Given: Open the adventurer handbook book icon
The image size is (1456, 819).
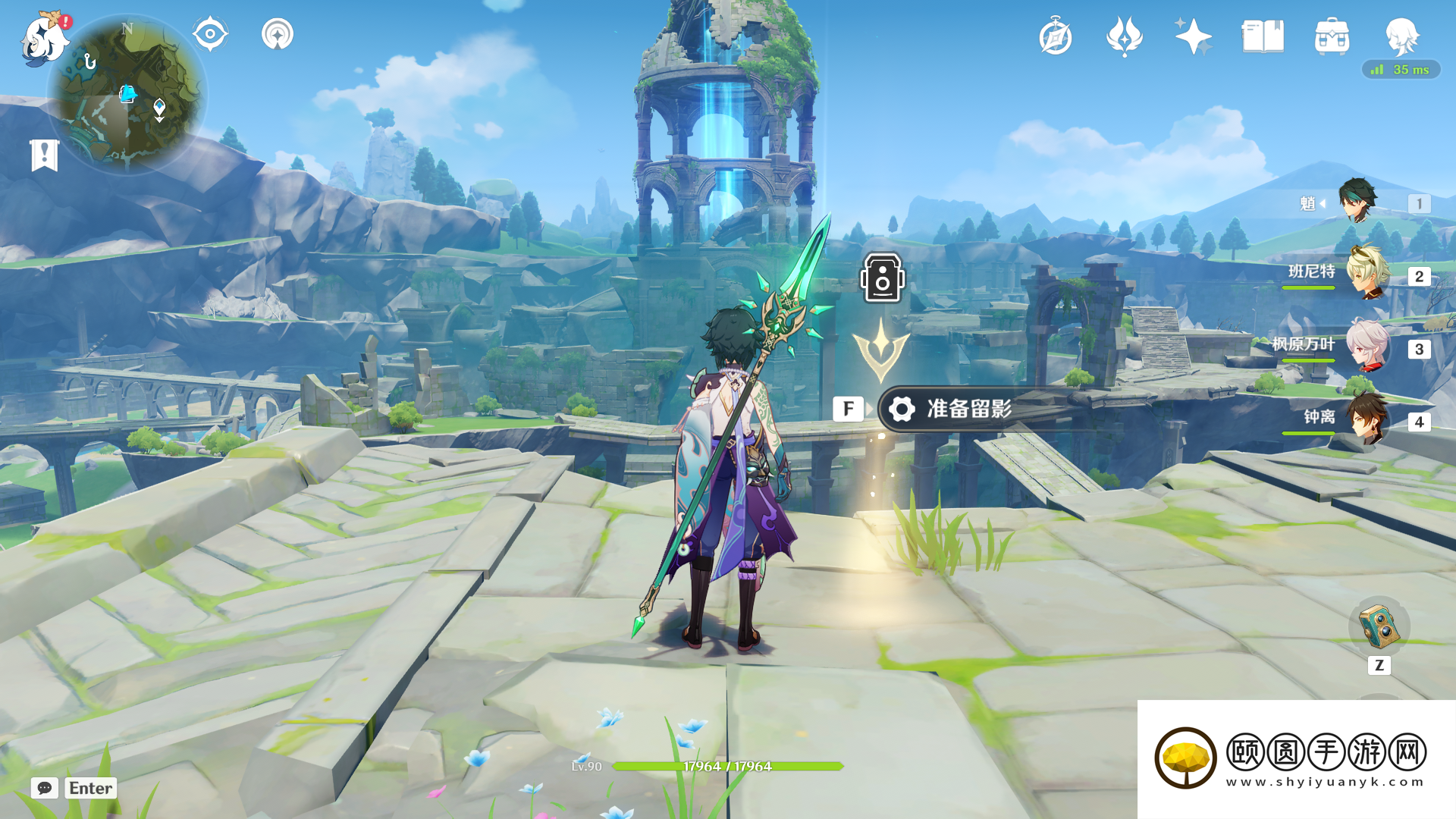Looking at the screenshot, I should pos(1263,36).
